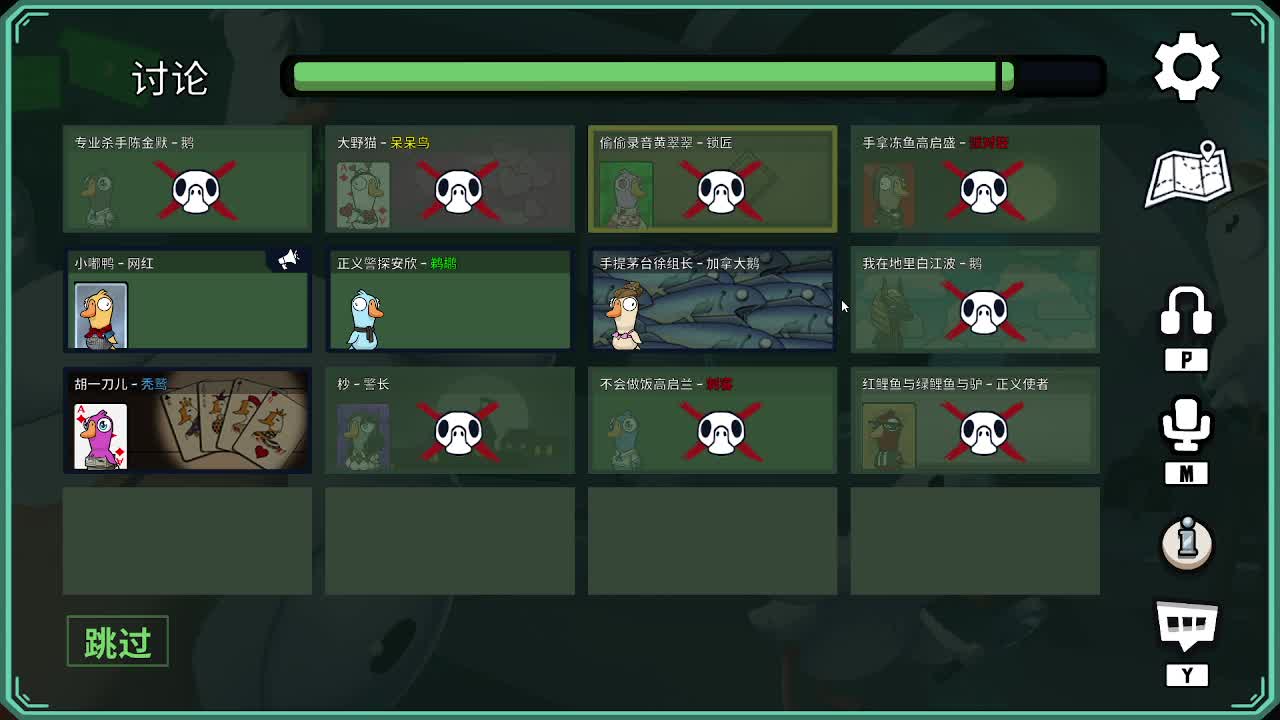Image resolution: width=1280 pixels, height=720 pixels.
Task: View the game info panel
Action: [1186, 545]
